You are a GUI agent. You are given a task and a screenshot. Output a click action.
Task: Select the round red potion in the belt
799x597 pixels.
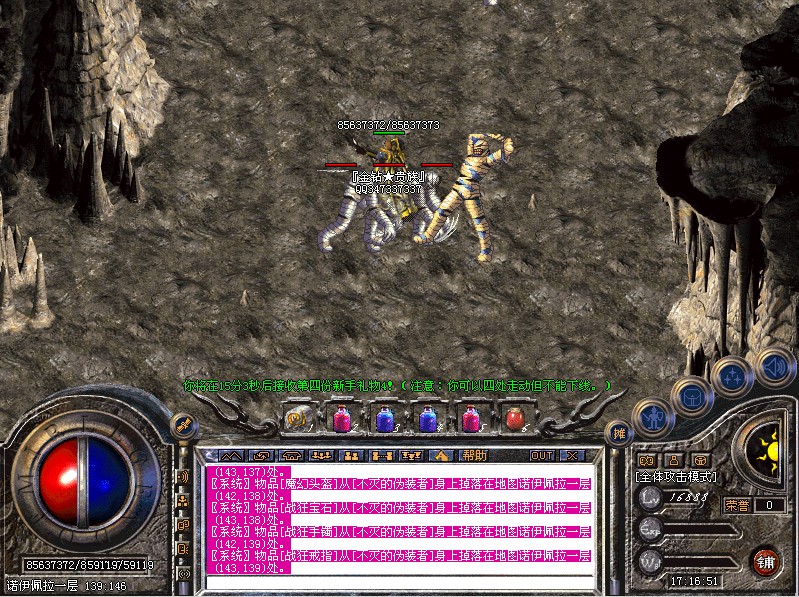coord(515,417)
